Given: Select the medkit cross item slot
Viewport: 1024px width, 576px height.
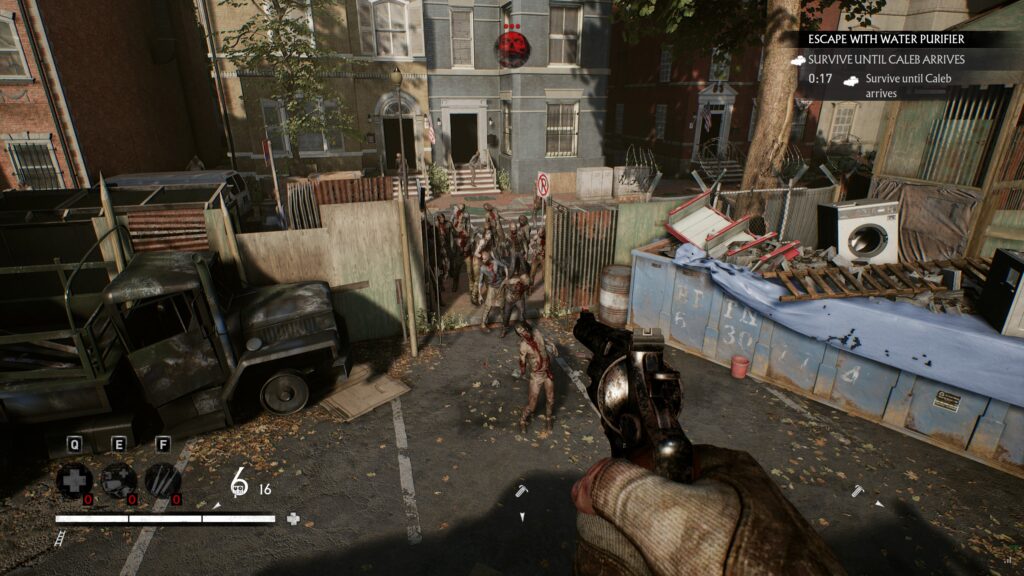Looking at the screenshot, I should pos(74,480).
